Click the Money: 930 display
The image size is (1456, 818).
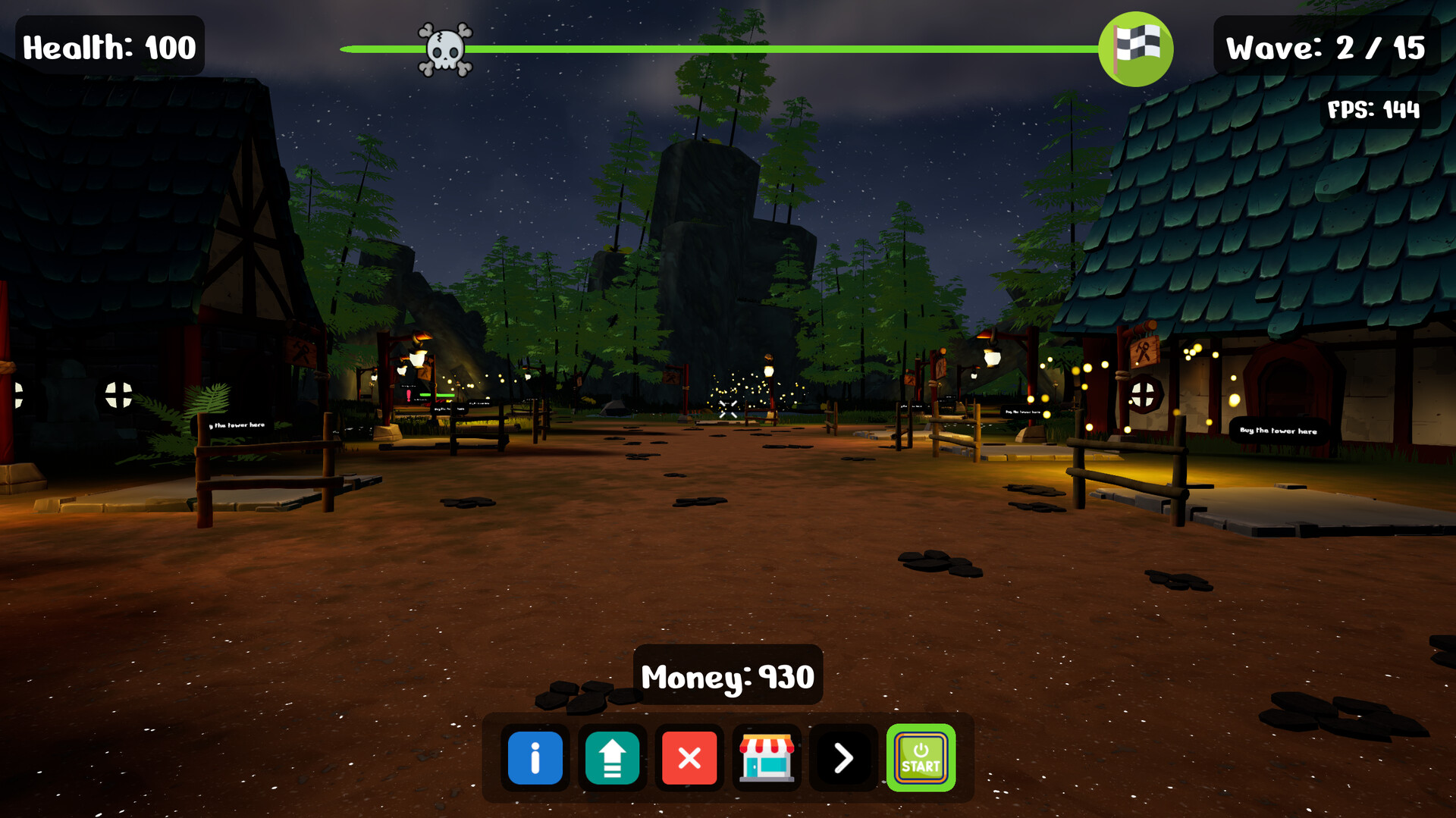(726, 677)
